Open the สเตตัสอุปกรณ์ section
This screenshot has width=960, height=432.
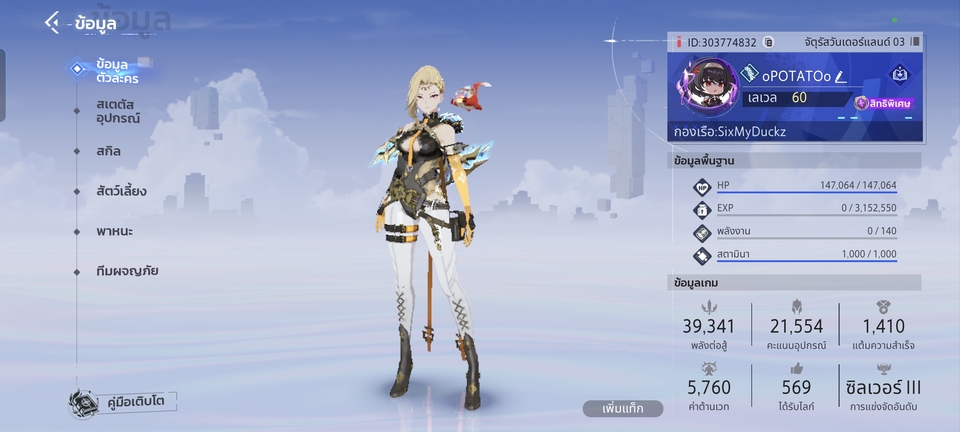coord(118,111)
